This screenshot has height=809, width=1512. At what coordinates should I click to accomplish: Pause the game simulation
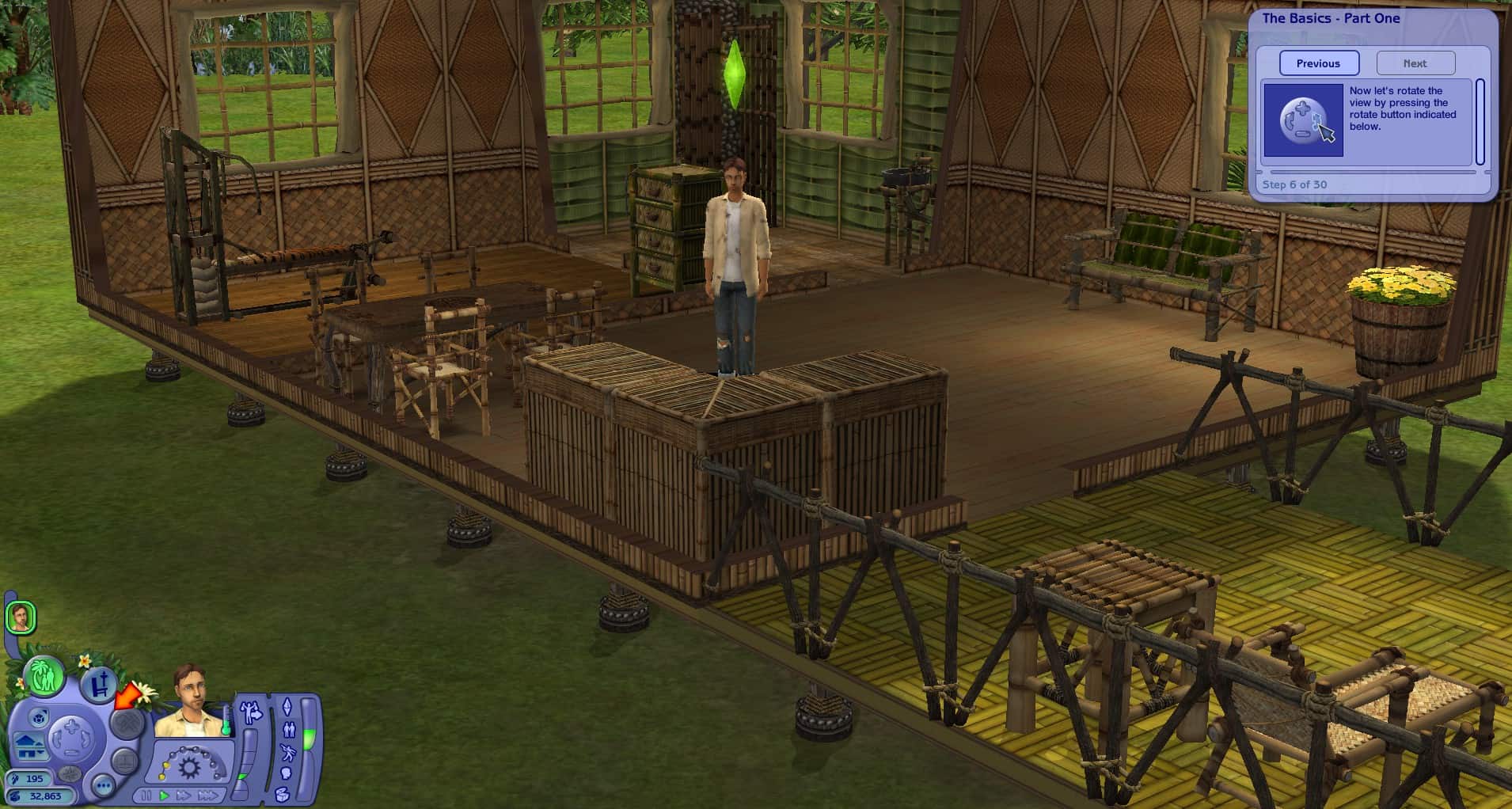[x=146, y=796]
